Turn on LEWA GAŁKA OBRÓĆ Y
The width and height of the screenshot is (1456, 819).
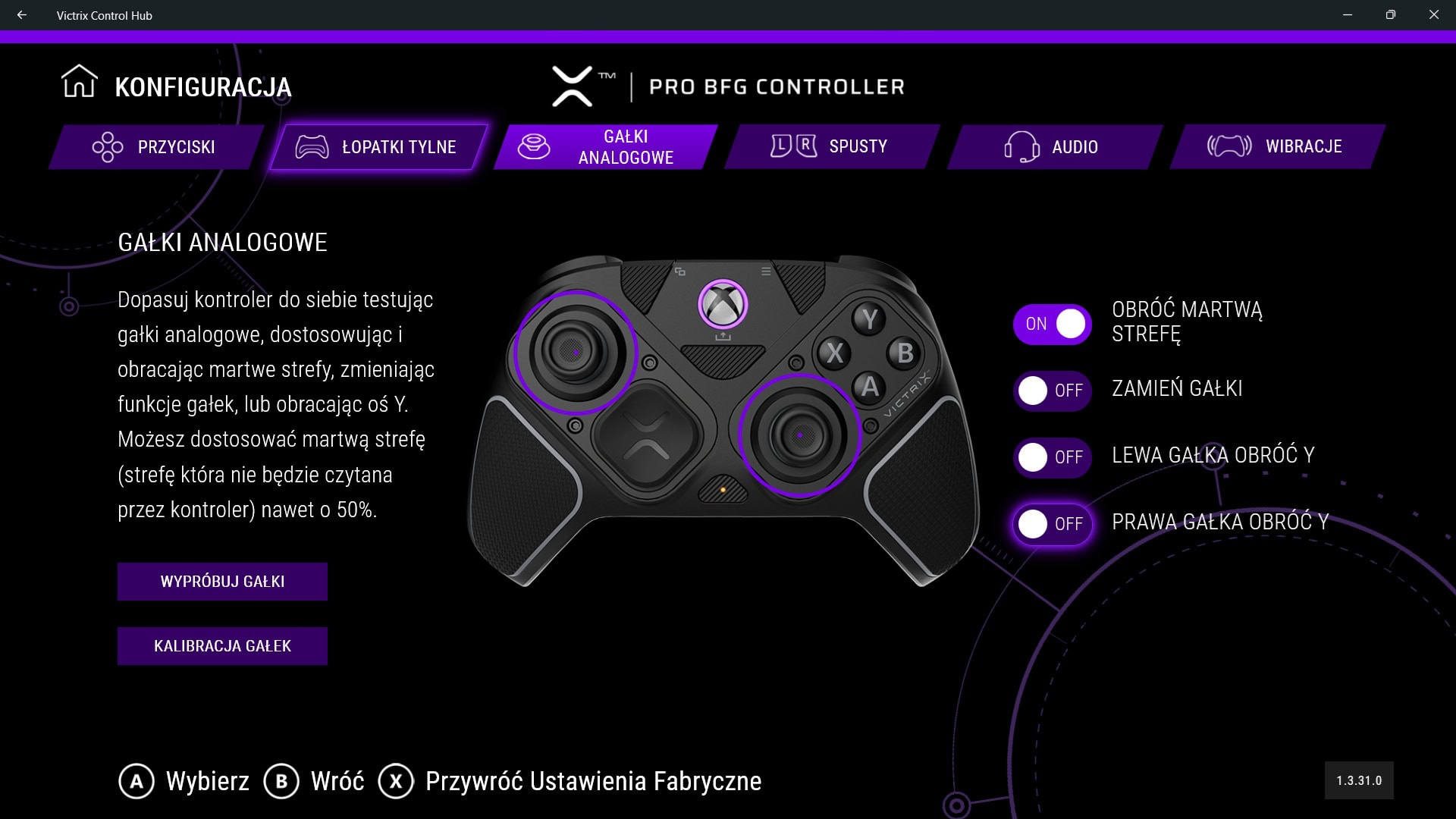pyautogui.click(x=1052, y=457)
